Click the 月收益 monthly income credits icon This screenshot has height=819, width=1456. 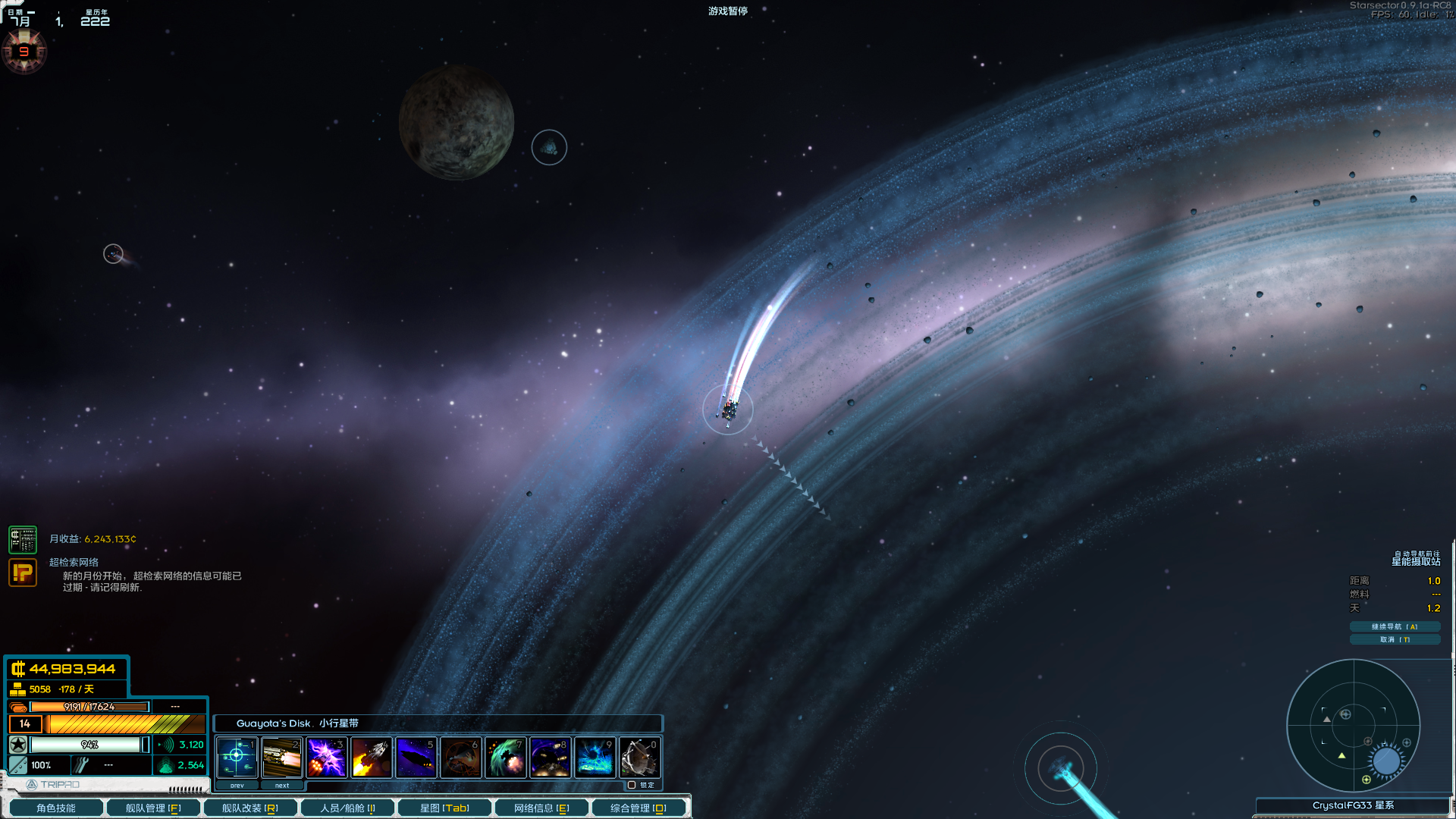[x=24, y=539]
